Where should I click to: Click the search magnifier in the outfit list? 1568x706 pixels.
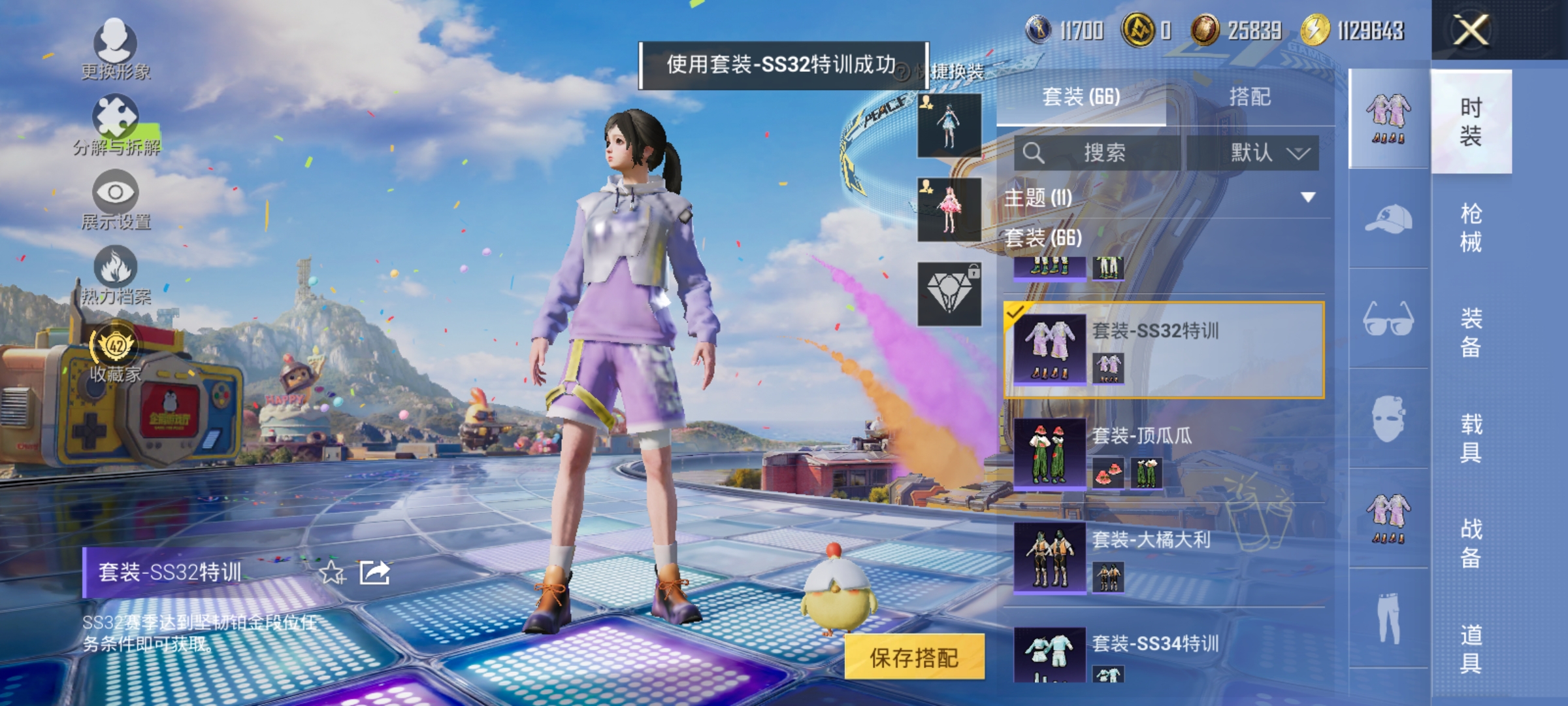[1036, 152]
